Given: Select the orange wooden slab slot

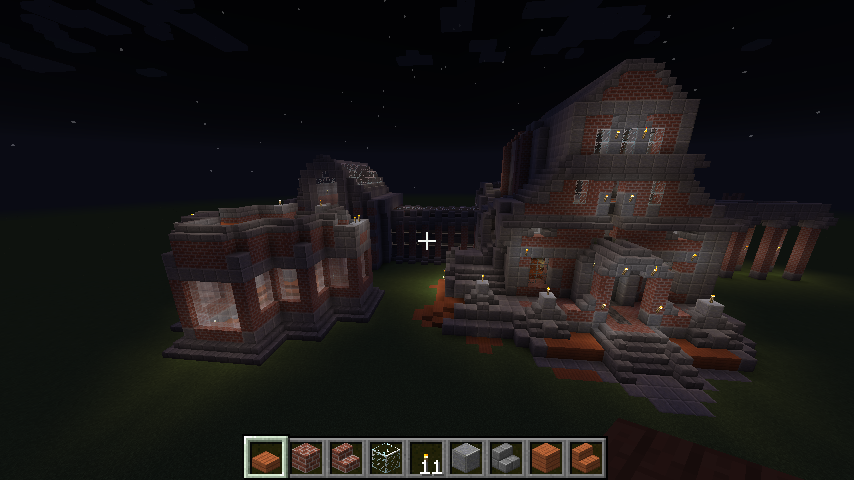Looking at the screenshot, I should [x=266, y=458].
